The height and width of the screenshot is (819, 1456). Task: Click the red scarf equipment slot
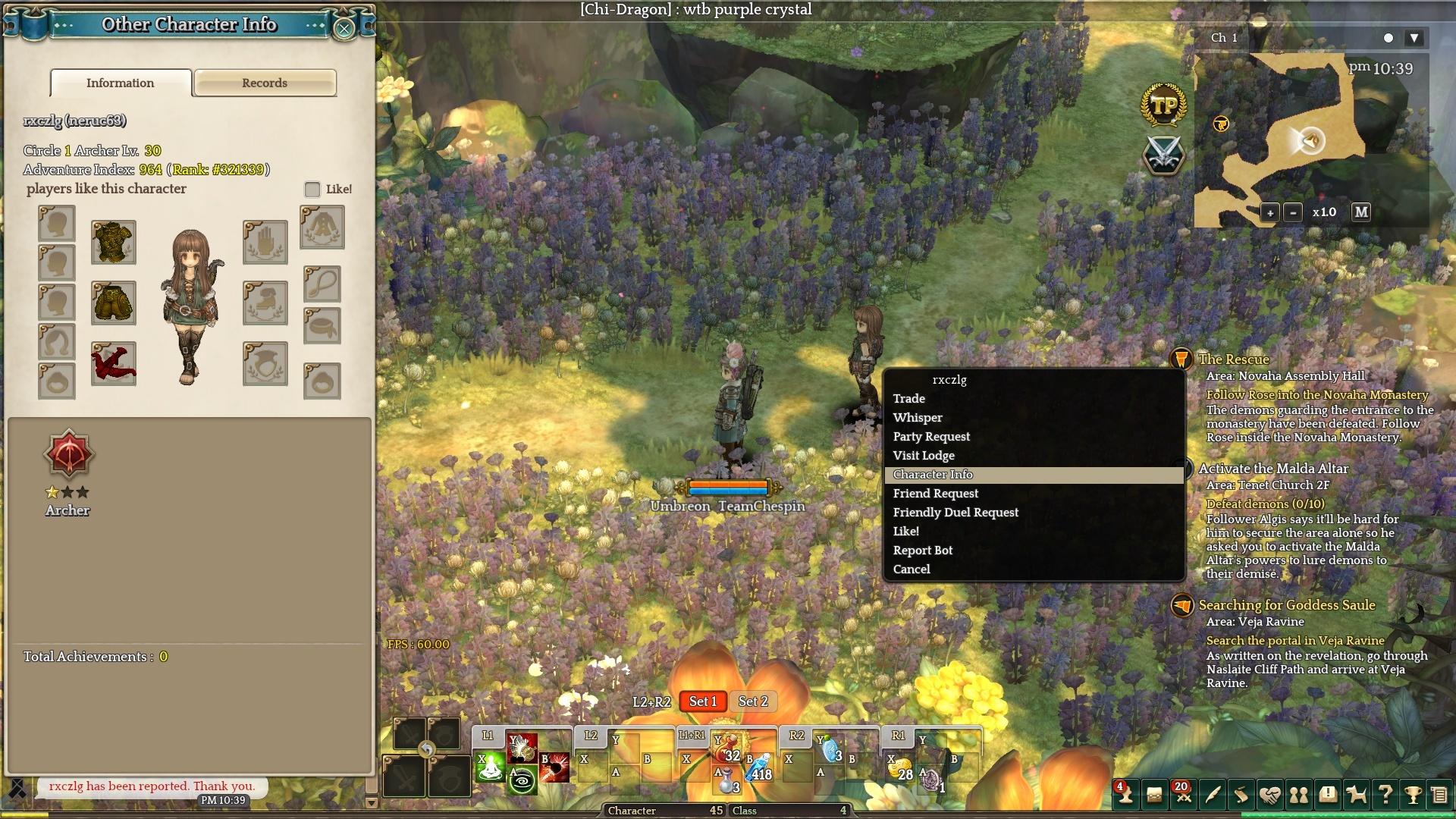click(114, 363)
